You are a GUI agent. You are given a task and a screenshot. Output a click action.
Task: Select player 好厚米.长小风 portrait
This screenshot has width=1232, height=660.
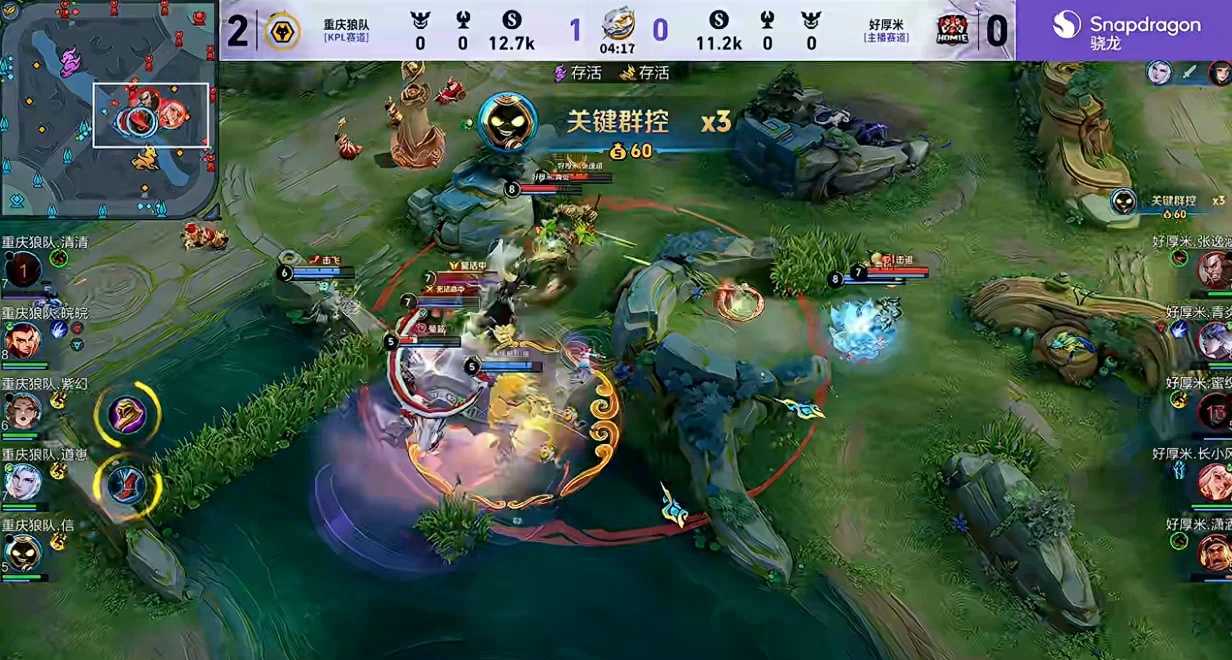(x=1214, y=482)
